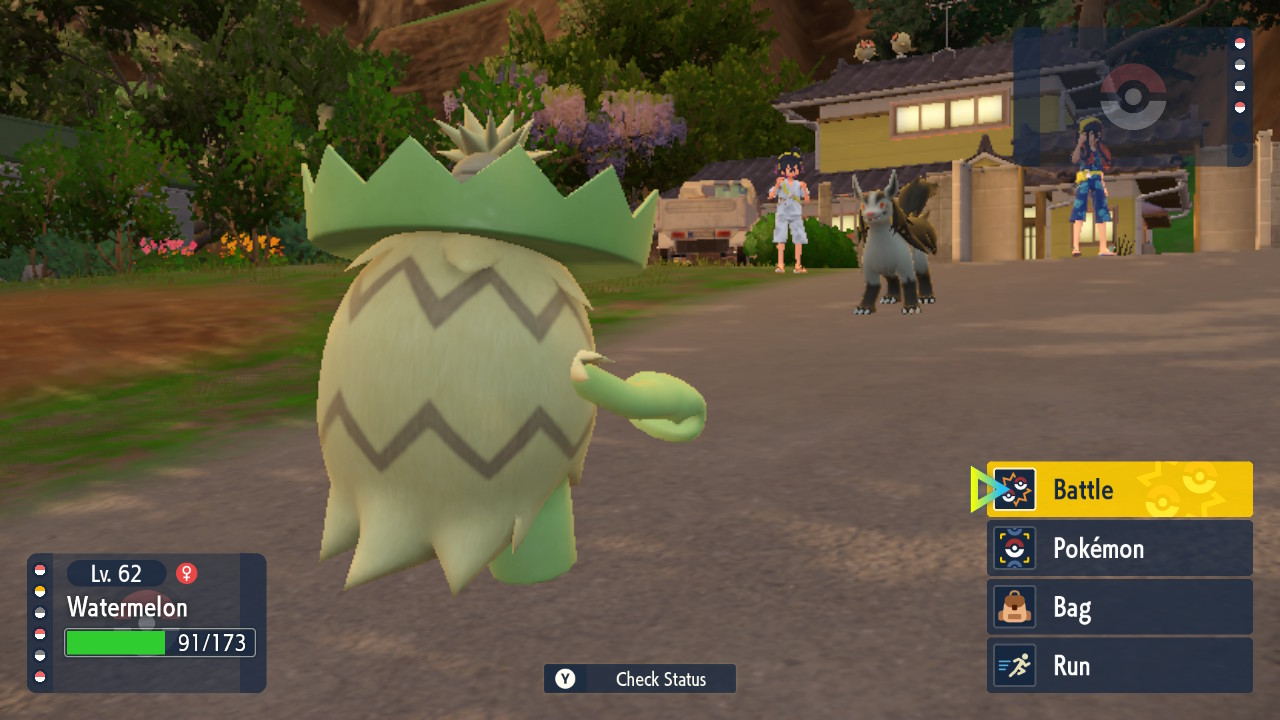1280x720 pixels.
Task: Open the Bag menu
Action: 1119,607
